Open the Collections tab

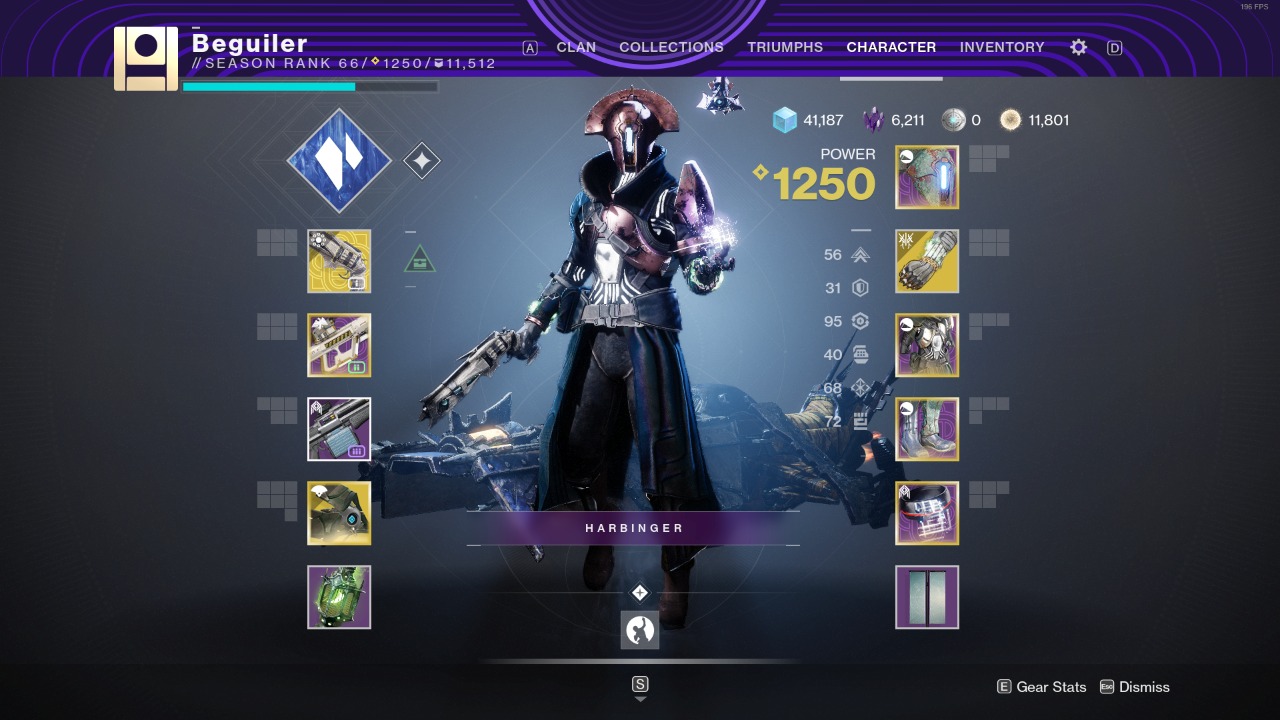click(671, 47)
